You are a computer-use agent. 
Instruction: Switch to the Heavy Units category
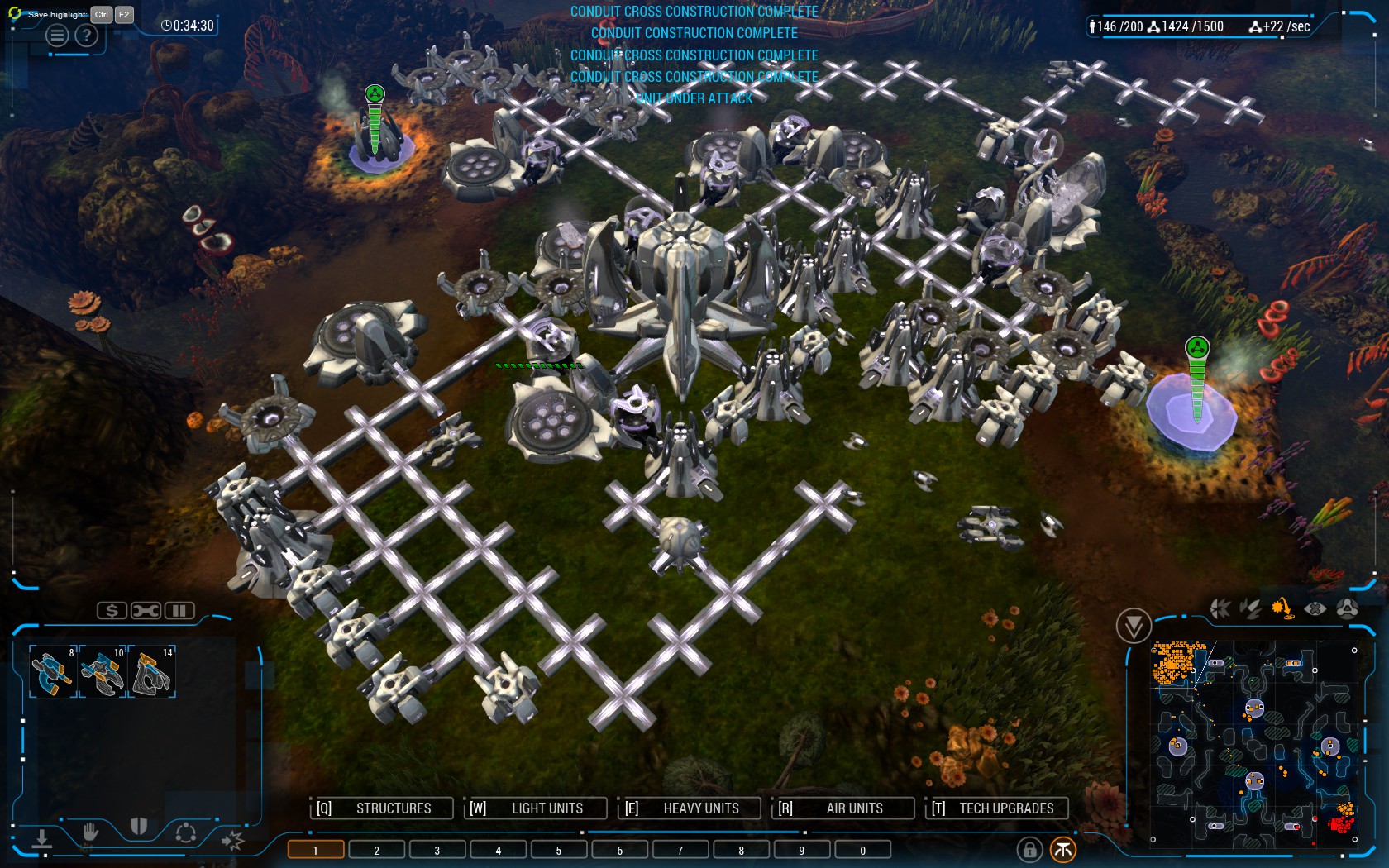pyautogui.click(x=690, y=808)
